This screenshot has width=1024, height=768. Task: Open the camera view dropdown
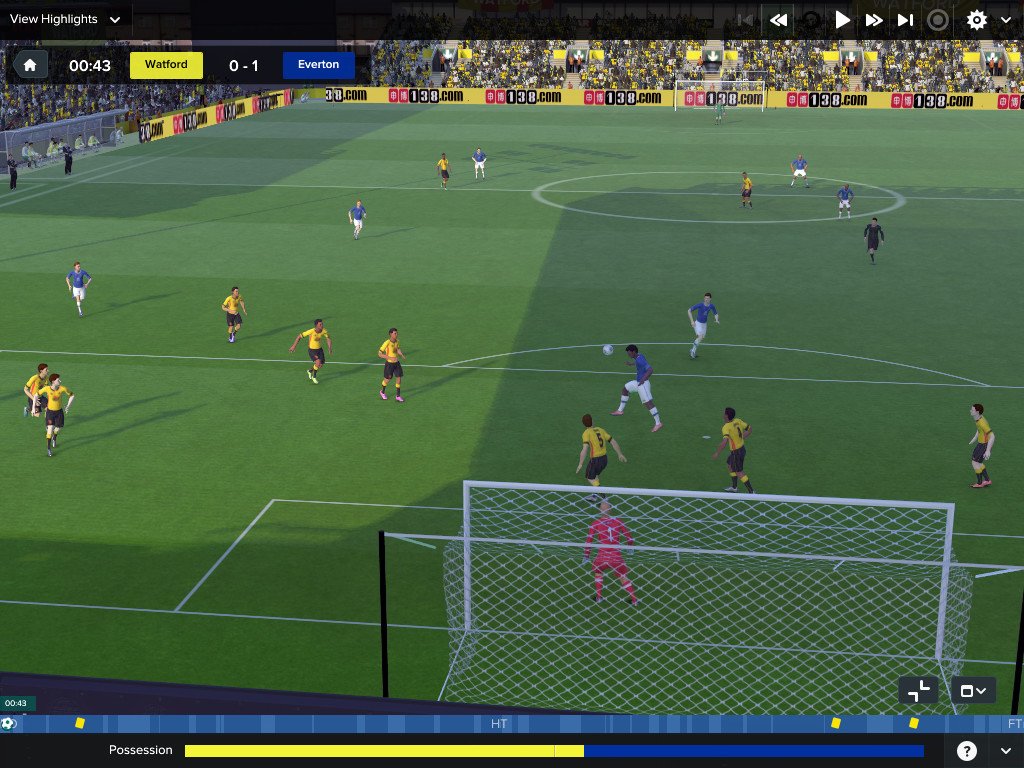coord(973,690)
